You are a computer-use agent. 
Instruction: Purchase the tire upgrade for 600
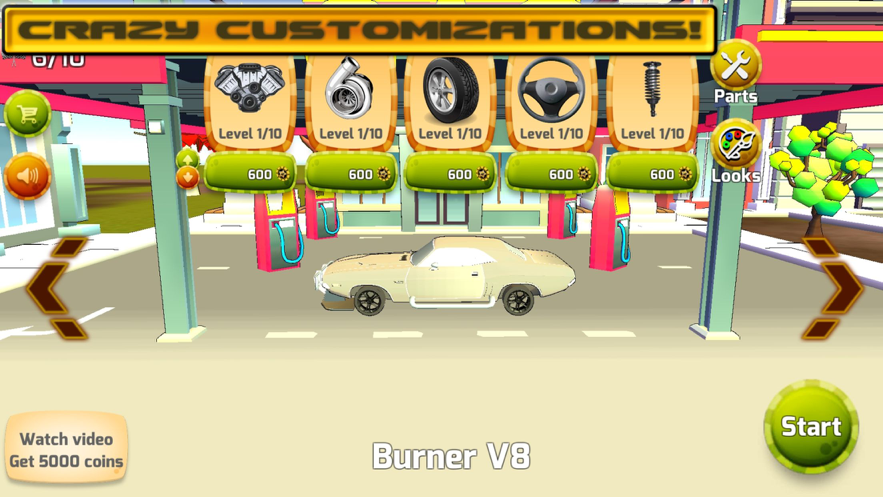[451, 174]
